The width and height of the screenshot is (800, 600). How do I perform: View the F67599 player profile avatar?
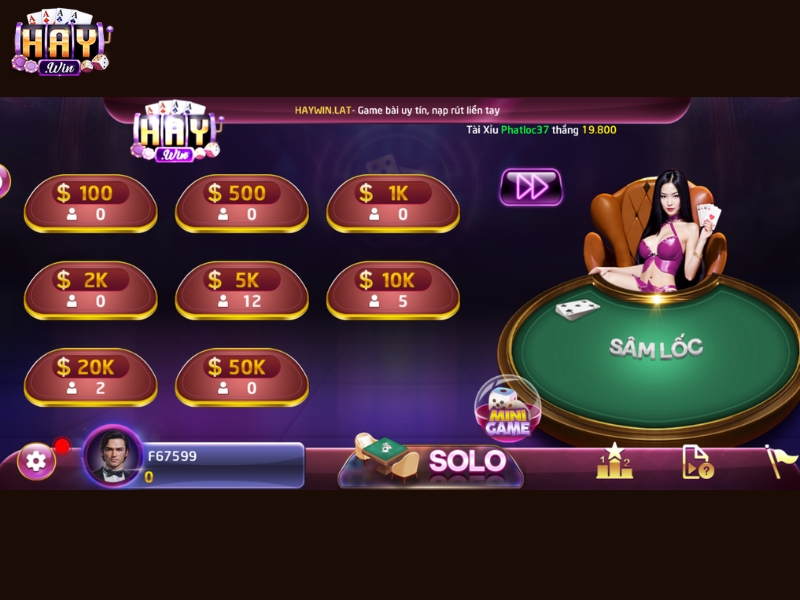point(112,458)
